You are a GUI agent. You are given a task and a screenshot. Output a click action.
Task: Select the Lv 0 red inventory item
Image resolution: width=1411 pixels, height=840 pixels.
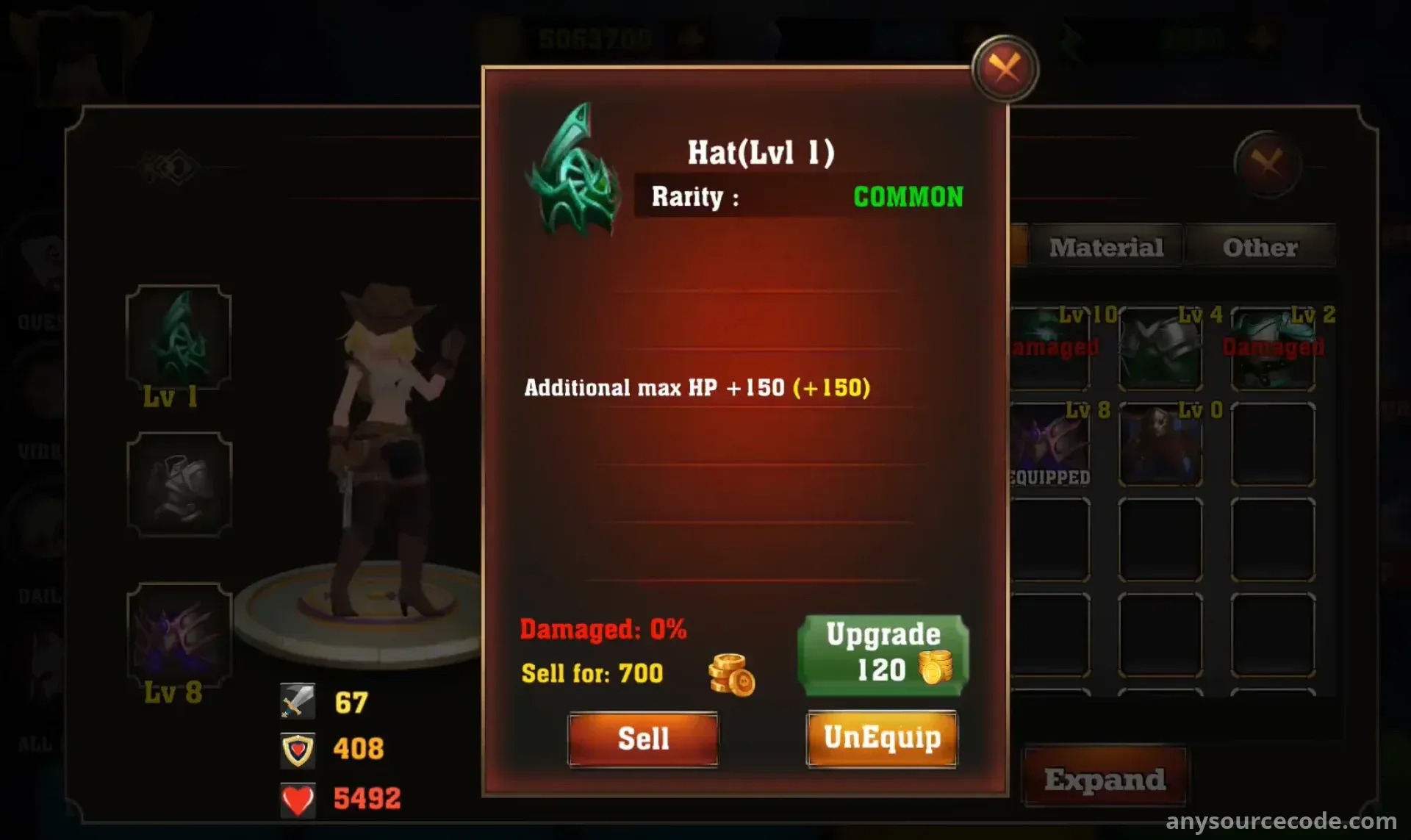coord(1160,444)
